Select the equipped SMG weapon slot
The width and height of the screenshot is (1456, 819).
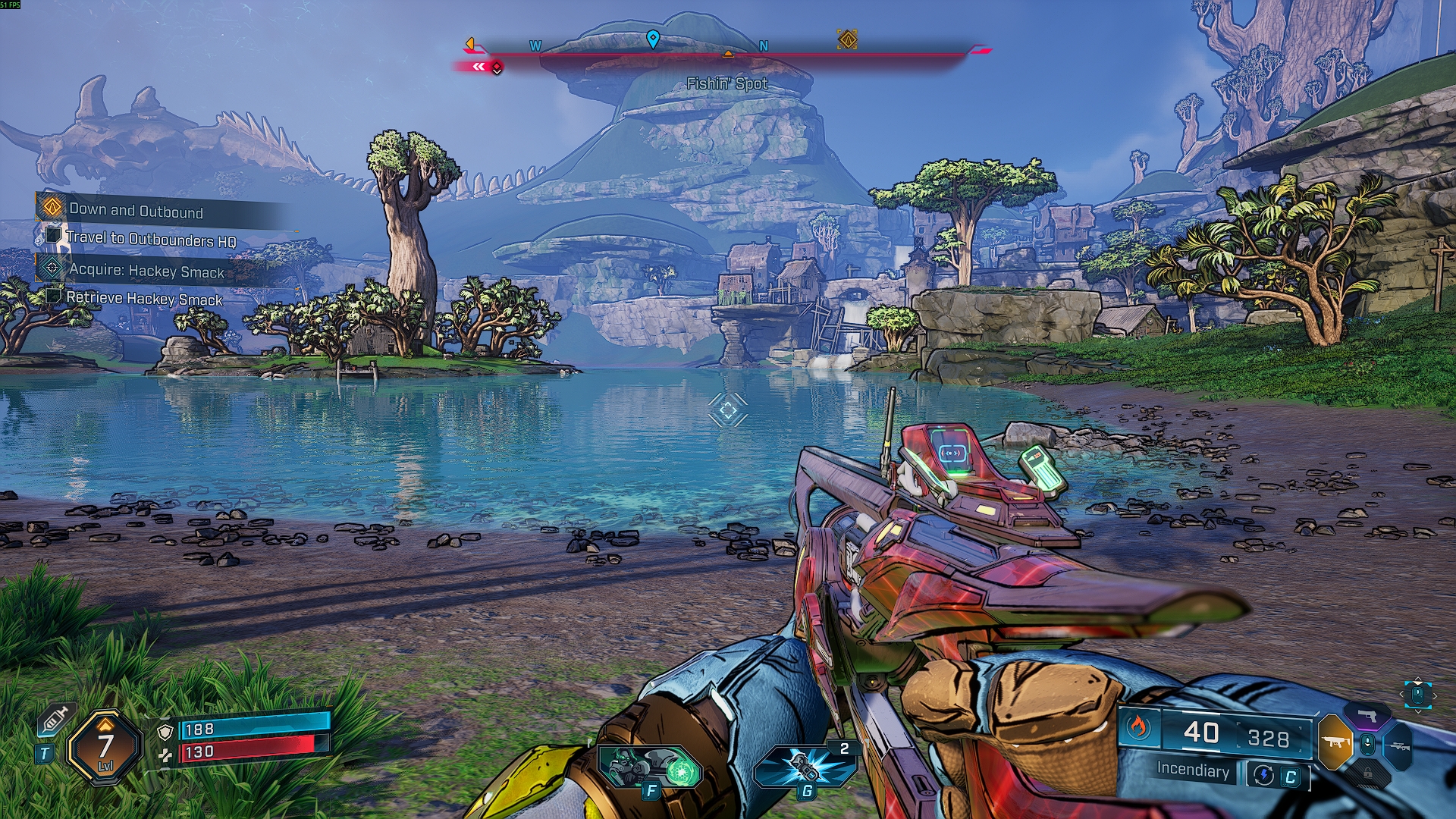click(x=1335, y=742)
